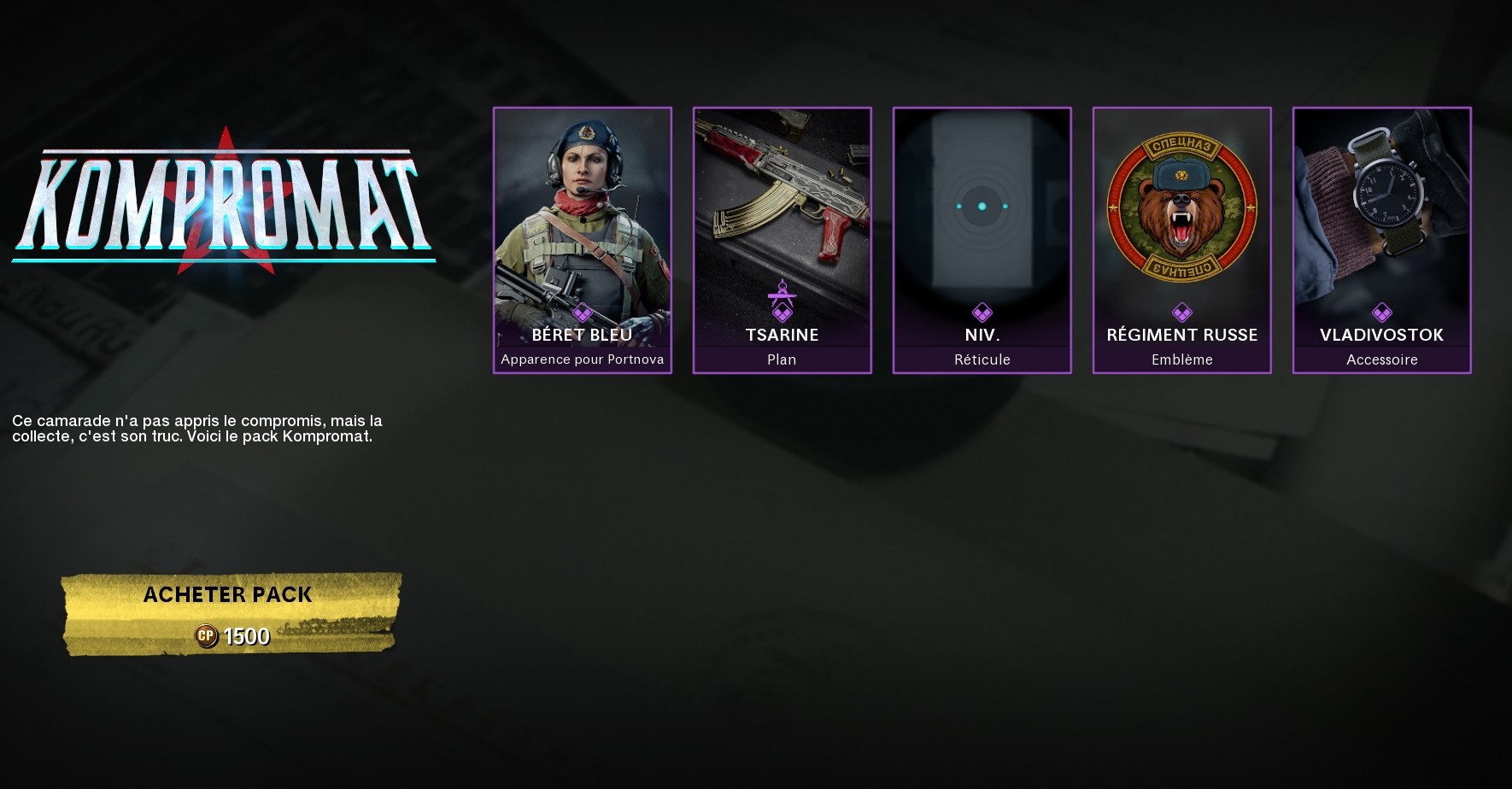Click the pack description text about Kompromat
The image size is (1512, 789).
click(x=196, y=429)
